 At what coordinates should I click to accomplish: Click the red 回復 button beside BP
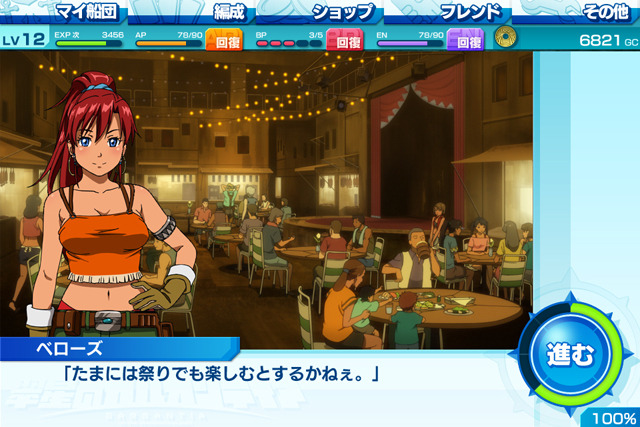pyautogui.click(x=345, y=40)
